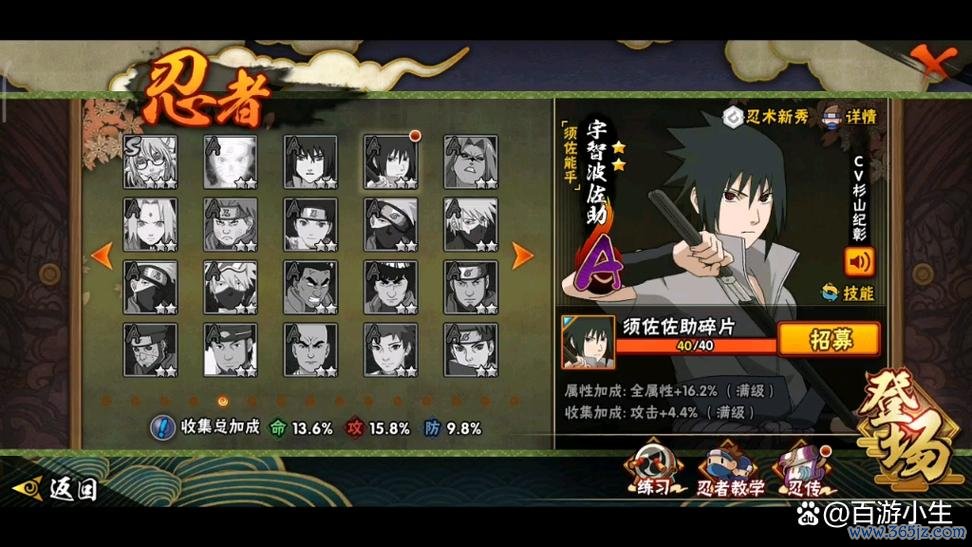
Task: Play the character voice speaker icon
Action: coord(859,262)
